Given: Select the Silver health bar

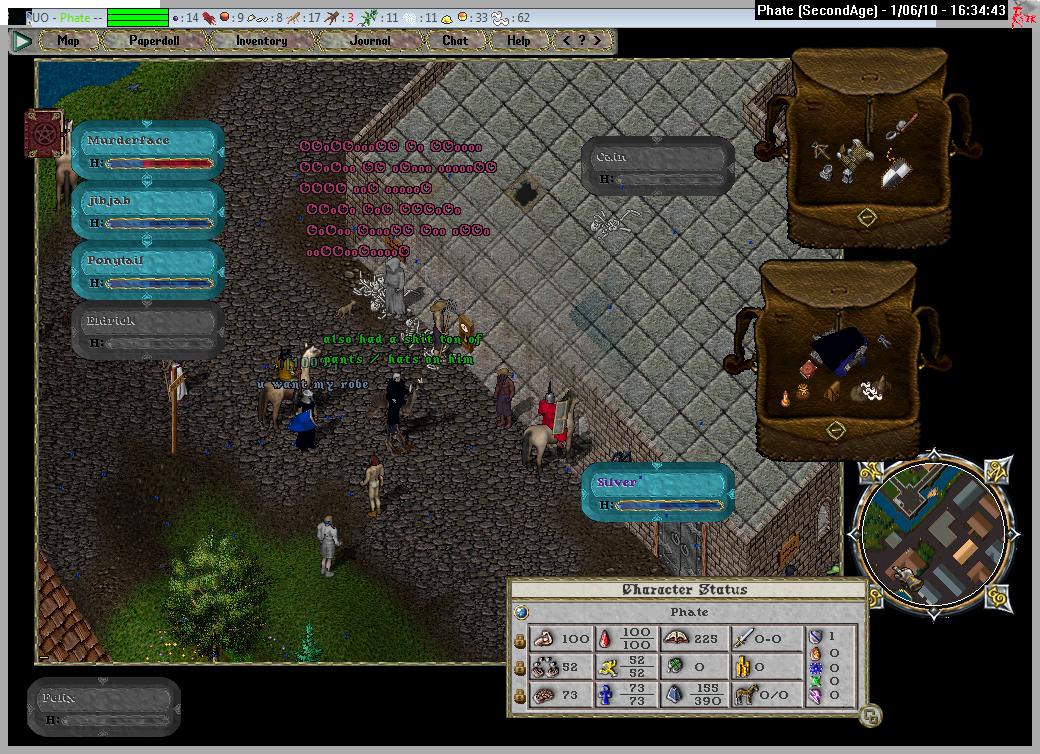Looking at the screenshot, I should pos(658,492).
